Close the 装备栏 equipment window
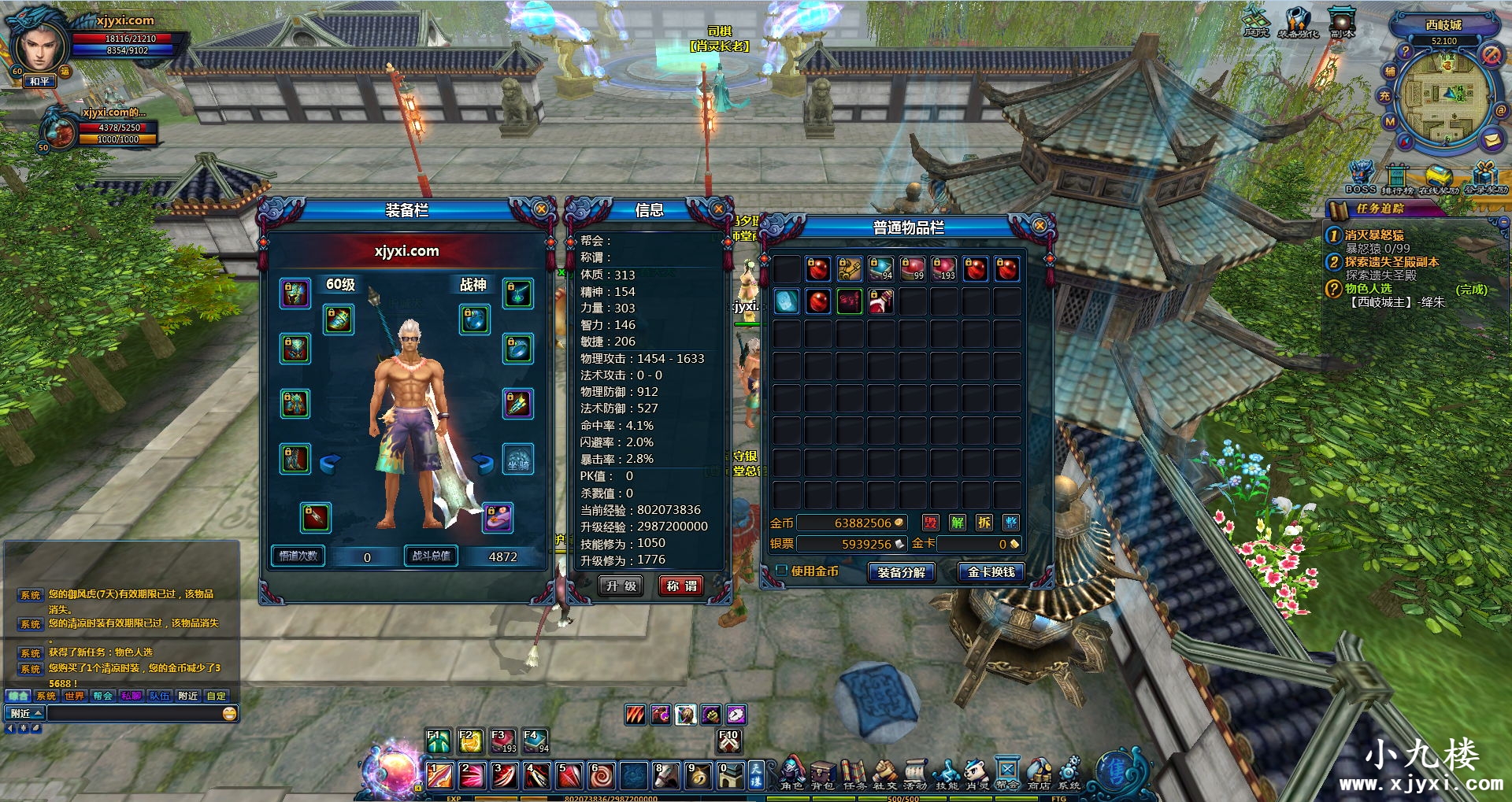The height and width of the screenshot is (802, 1512). tap(541, 209)
